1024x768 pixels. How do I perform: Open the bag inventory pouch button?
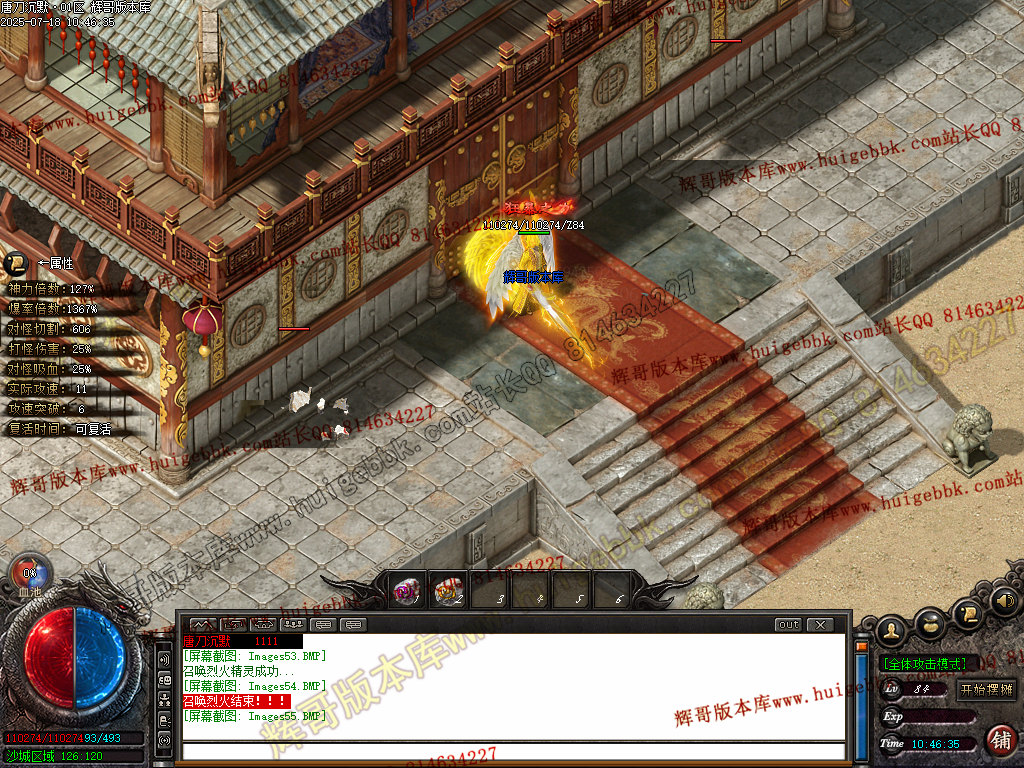(x=930, y=625)
